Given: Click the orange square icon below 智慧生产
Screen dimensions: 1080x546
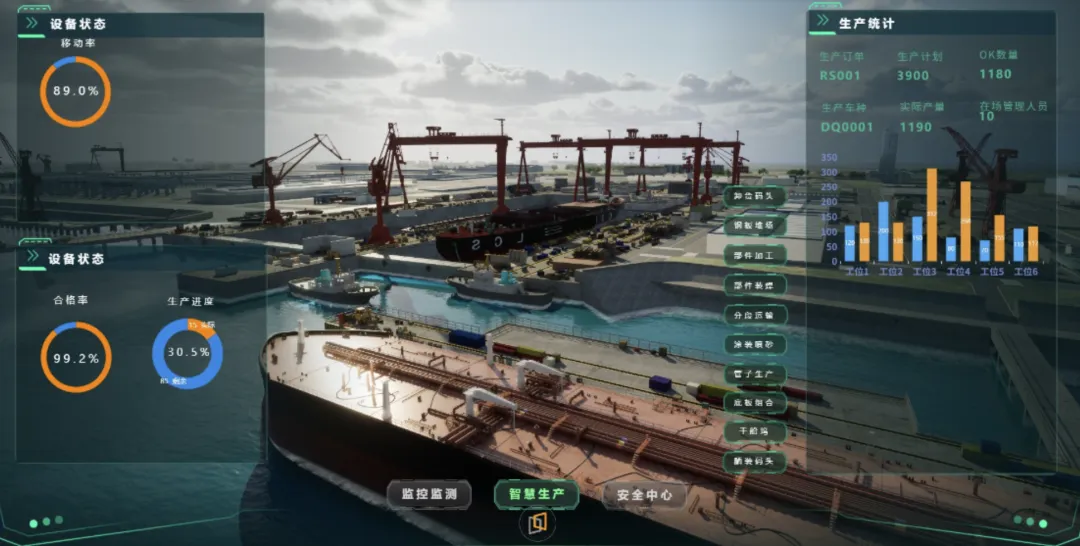Looking at the screenshot, I should (537, 522).
